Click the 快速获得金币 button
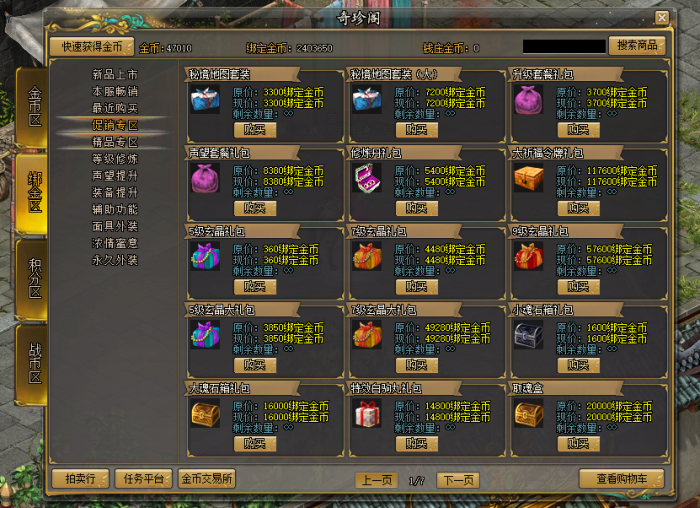 pos(90,46)
